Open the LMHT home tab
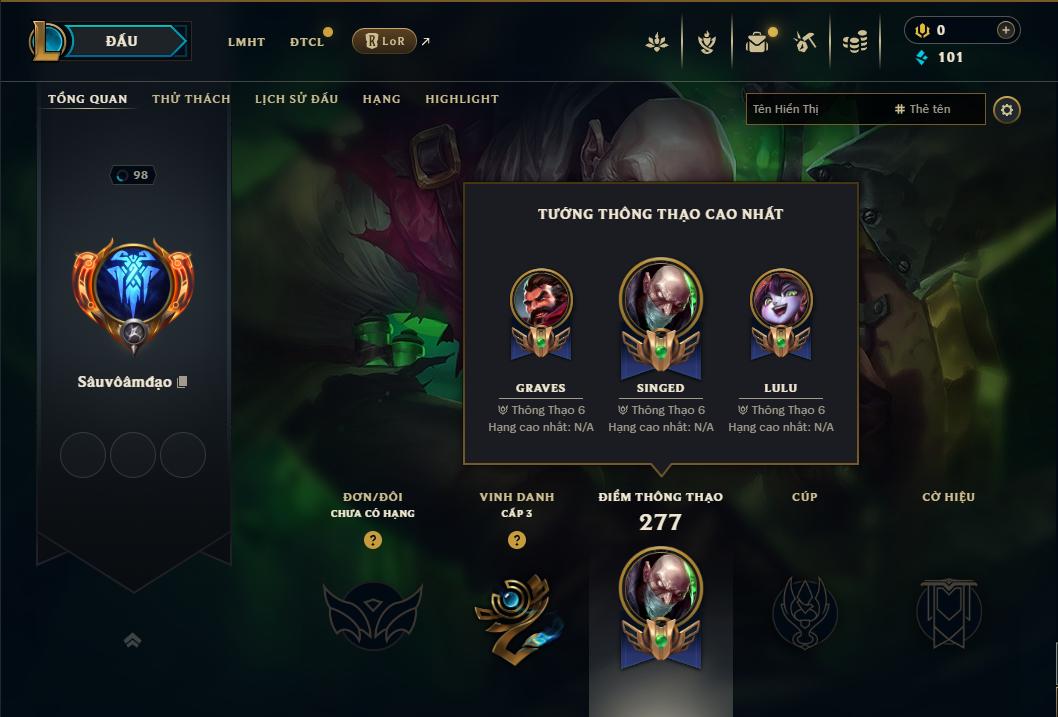The image size is (1058, 717). coord(246,42)
